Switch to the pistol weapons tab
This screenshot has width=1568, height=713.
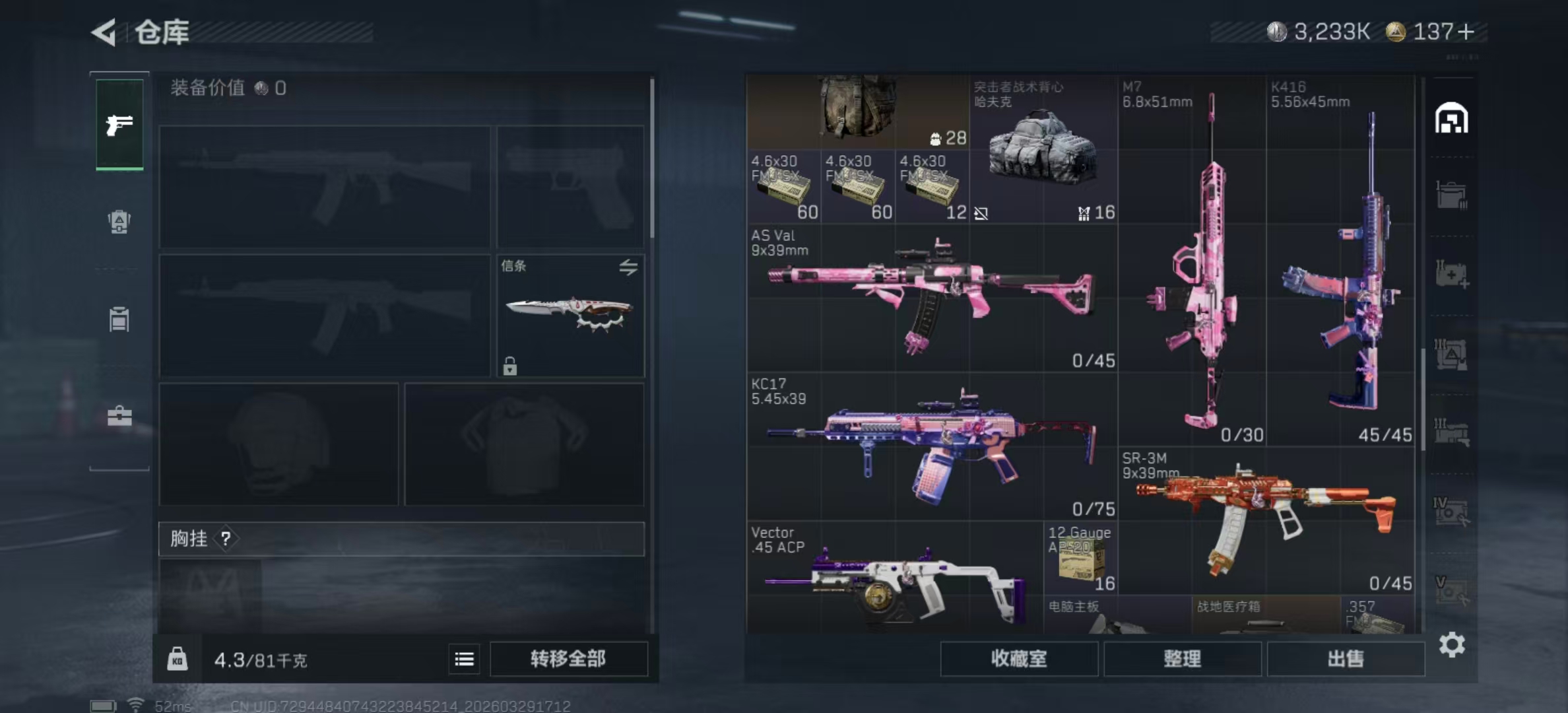[119, 124]
